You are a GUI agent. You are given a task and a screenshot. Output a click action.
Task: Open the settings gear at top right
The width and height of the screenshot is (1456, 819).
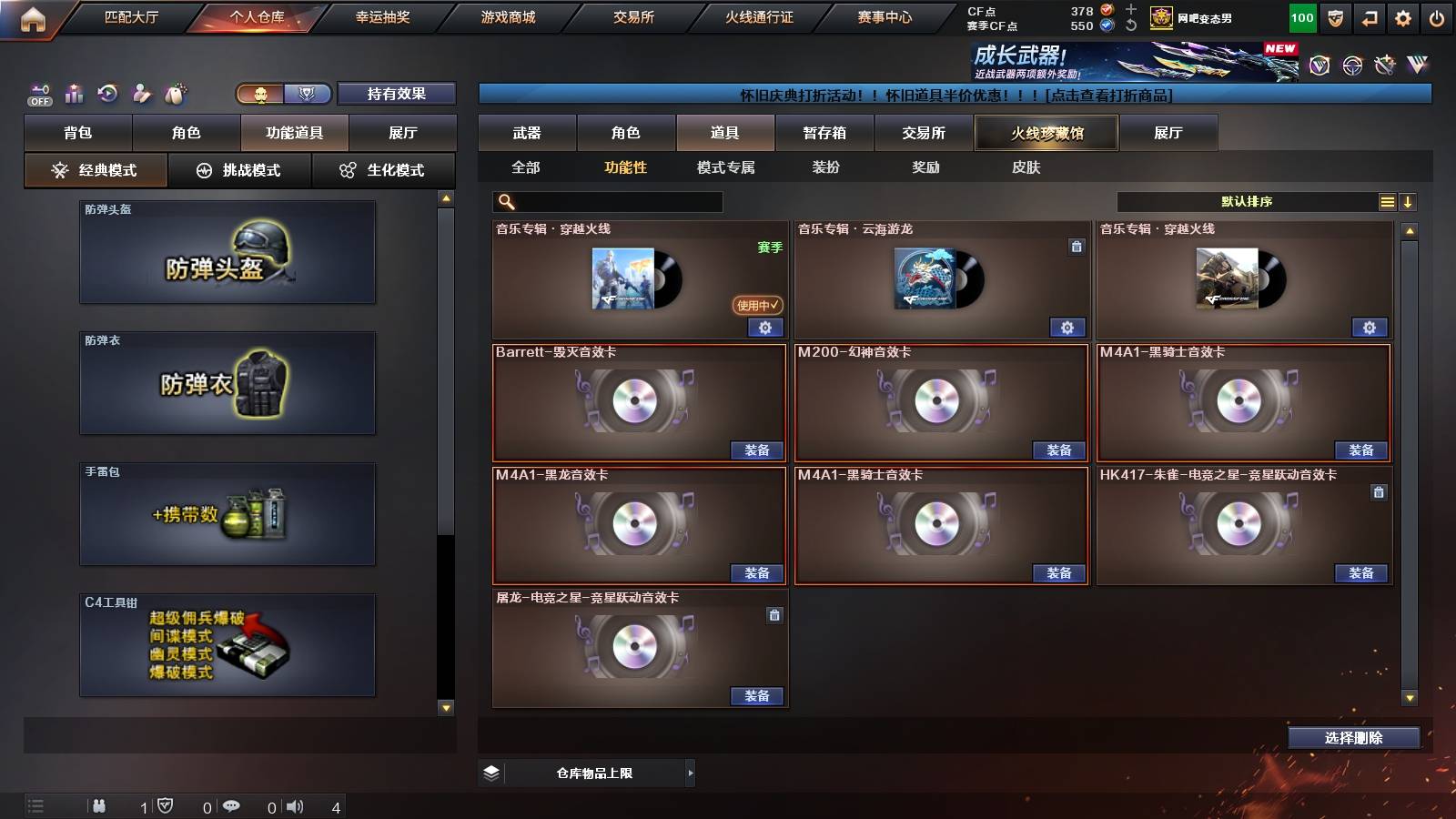point(1402,16)
